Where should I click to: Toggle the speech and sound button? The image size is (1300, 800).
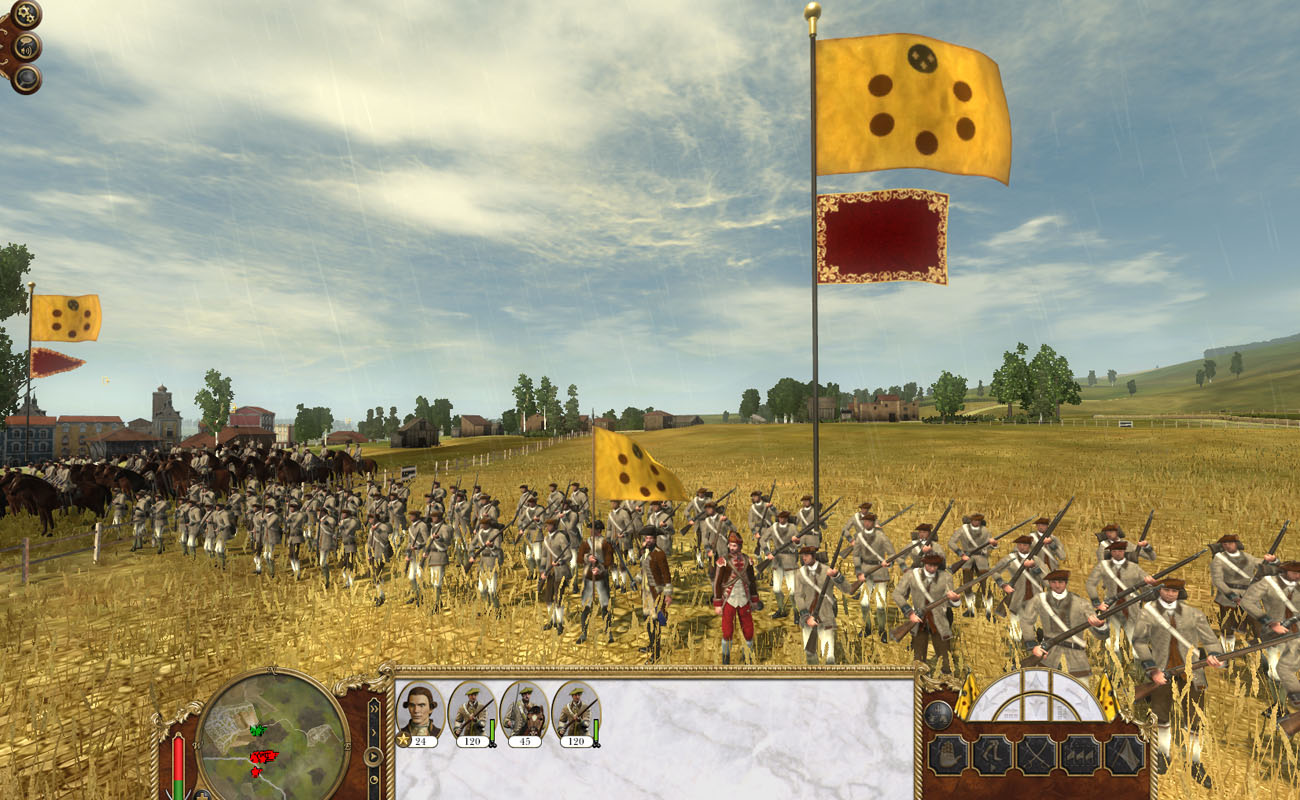click(27, 46)
